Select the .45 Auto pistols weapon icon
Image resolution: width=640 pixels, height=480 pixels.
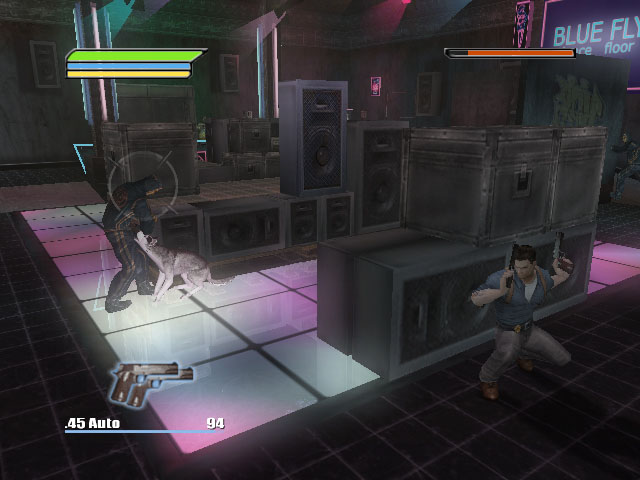coord(150,383)
